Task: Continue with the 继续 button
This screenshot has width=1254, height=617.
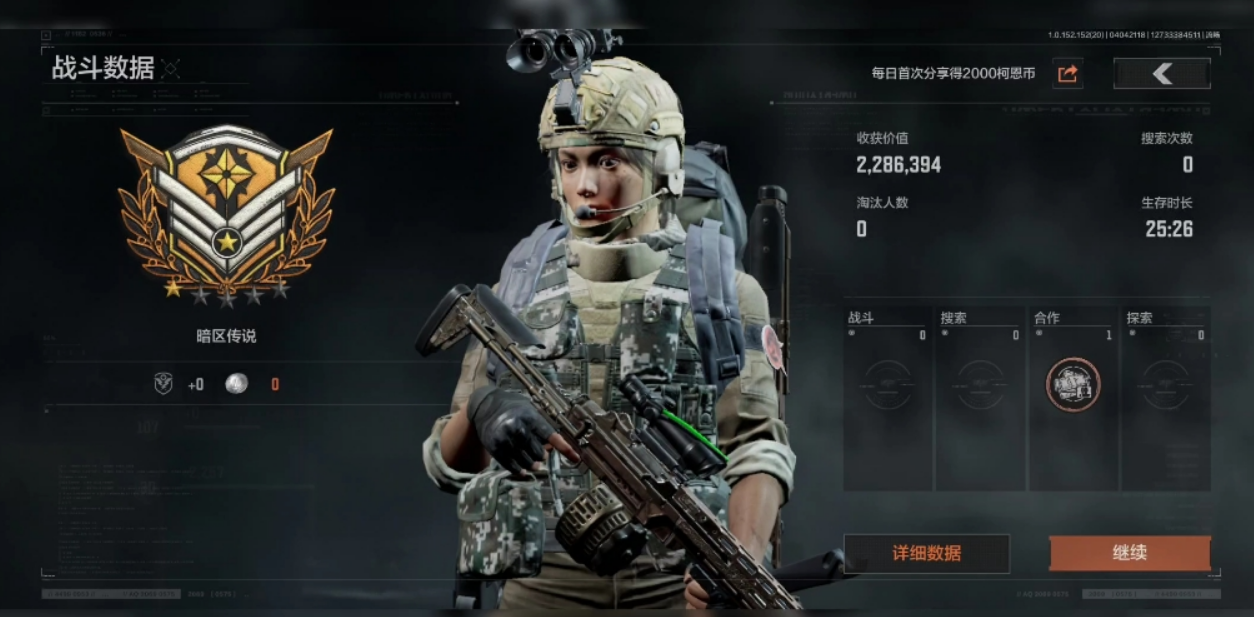Action: 1129,553
